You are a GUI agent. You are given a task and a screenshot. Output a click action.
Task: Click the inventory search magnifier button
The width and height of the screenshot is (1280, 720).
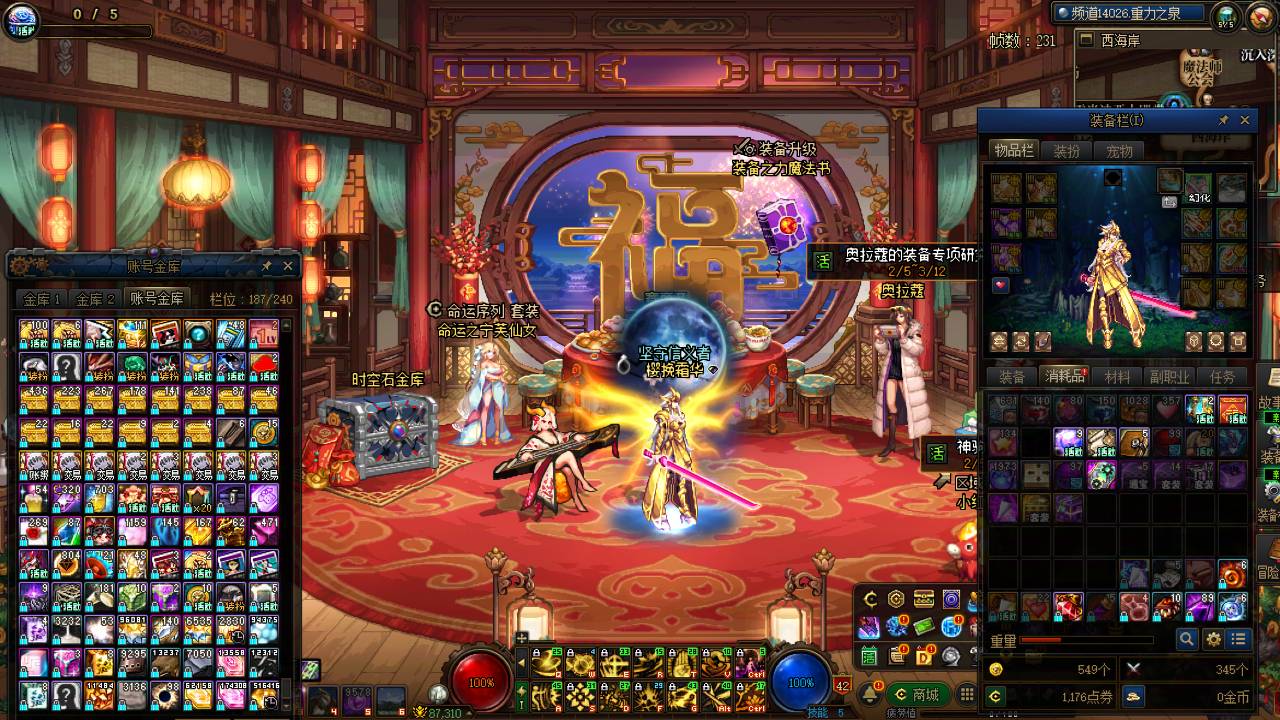tap(1187, 639)
